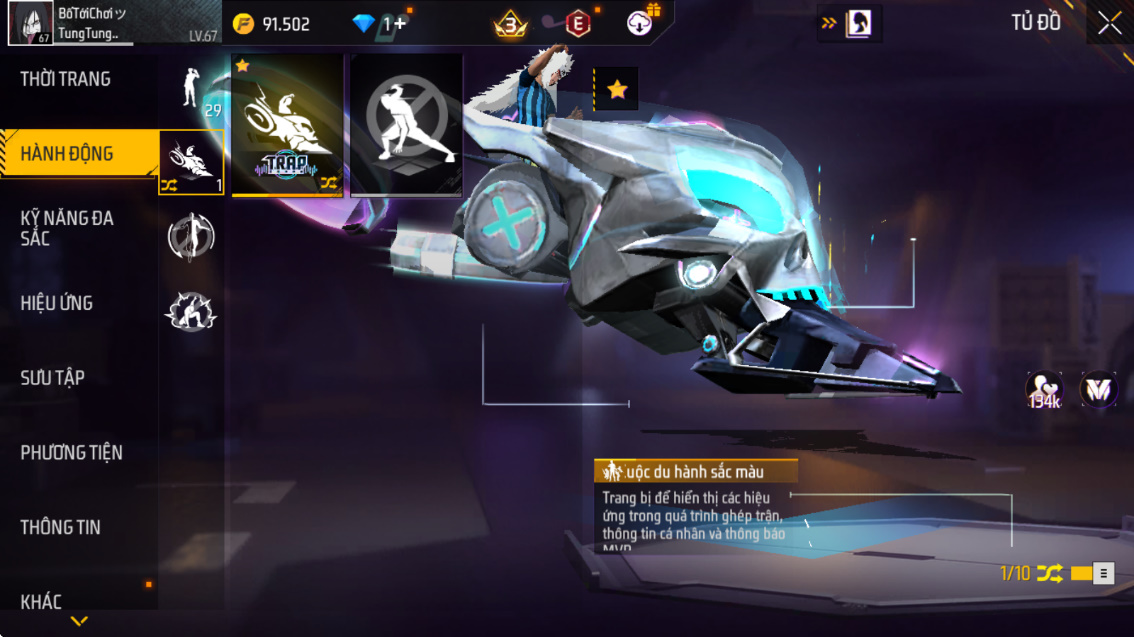Click the gold coin balance 91.502
The width and height of the screenshot is (1134, 637).
(x=272, y=24)
